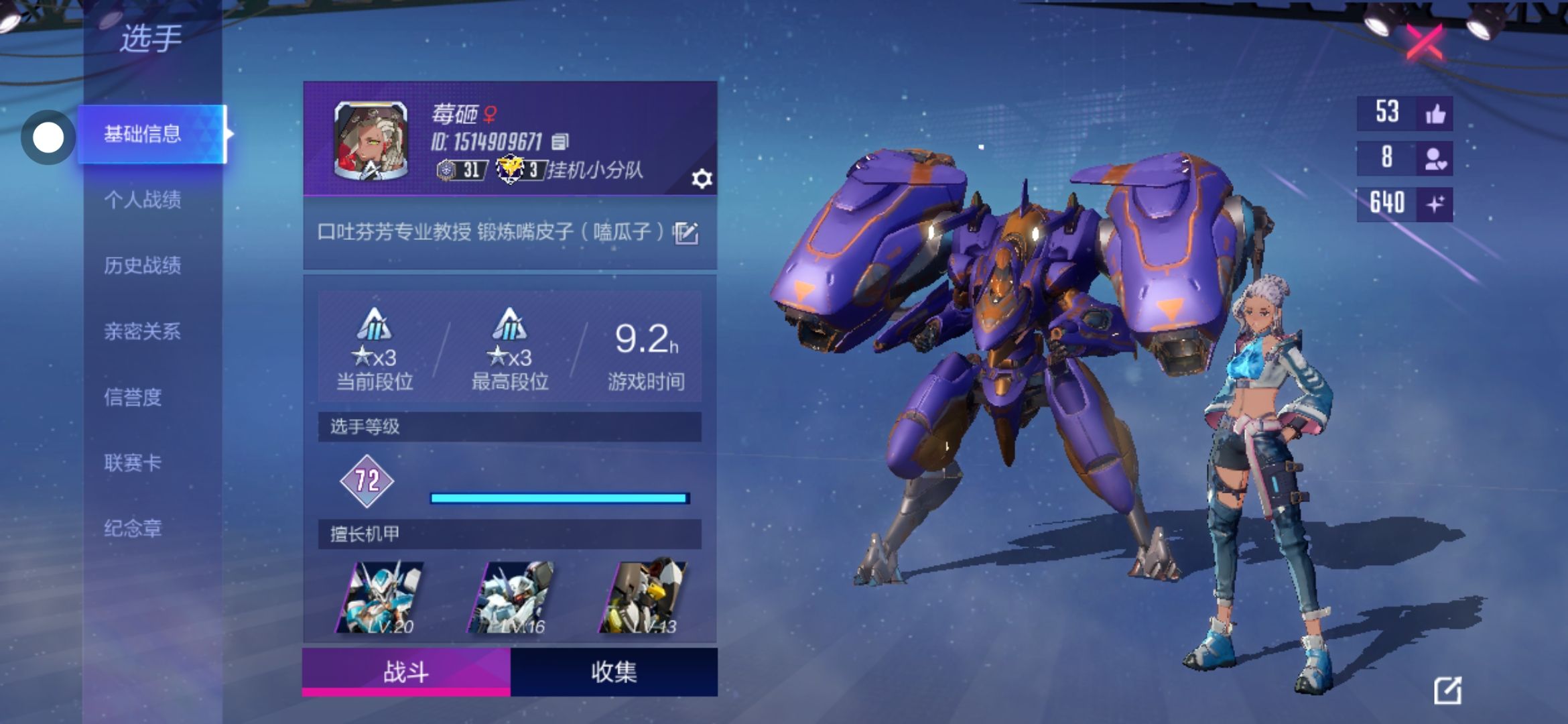1568x724 pixels.
Task: Show the 信誉度 page
Action: pyautogui.click(x=133, y=397)
